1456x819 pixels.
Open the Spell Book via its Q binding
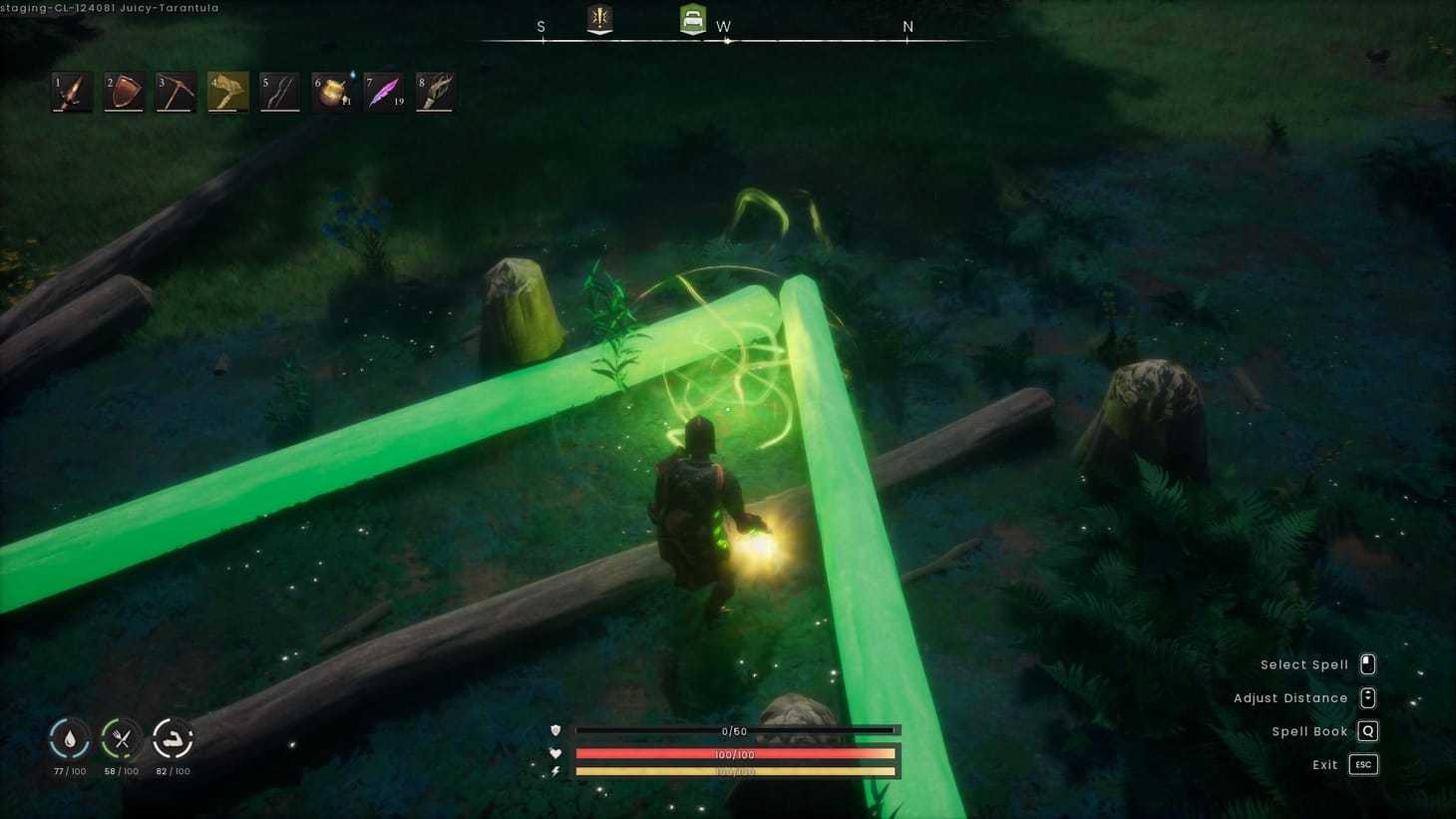point(1367,731)
